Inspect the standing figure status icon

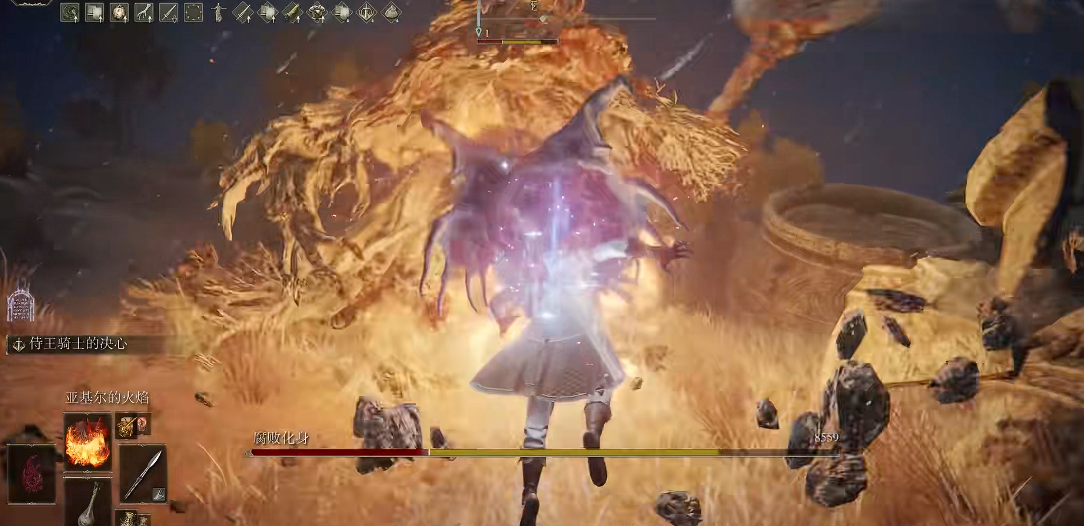click(218, 12)
